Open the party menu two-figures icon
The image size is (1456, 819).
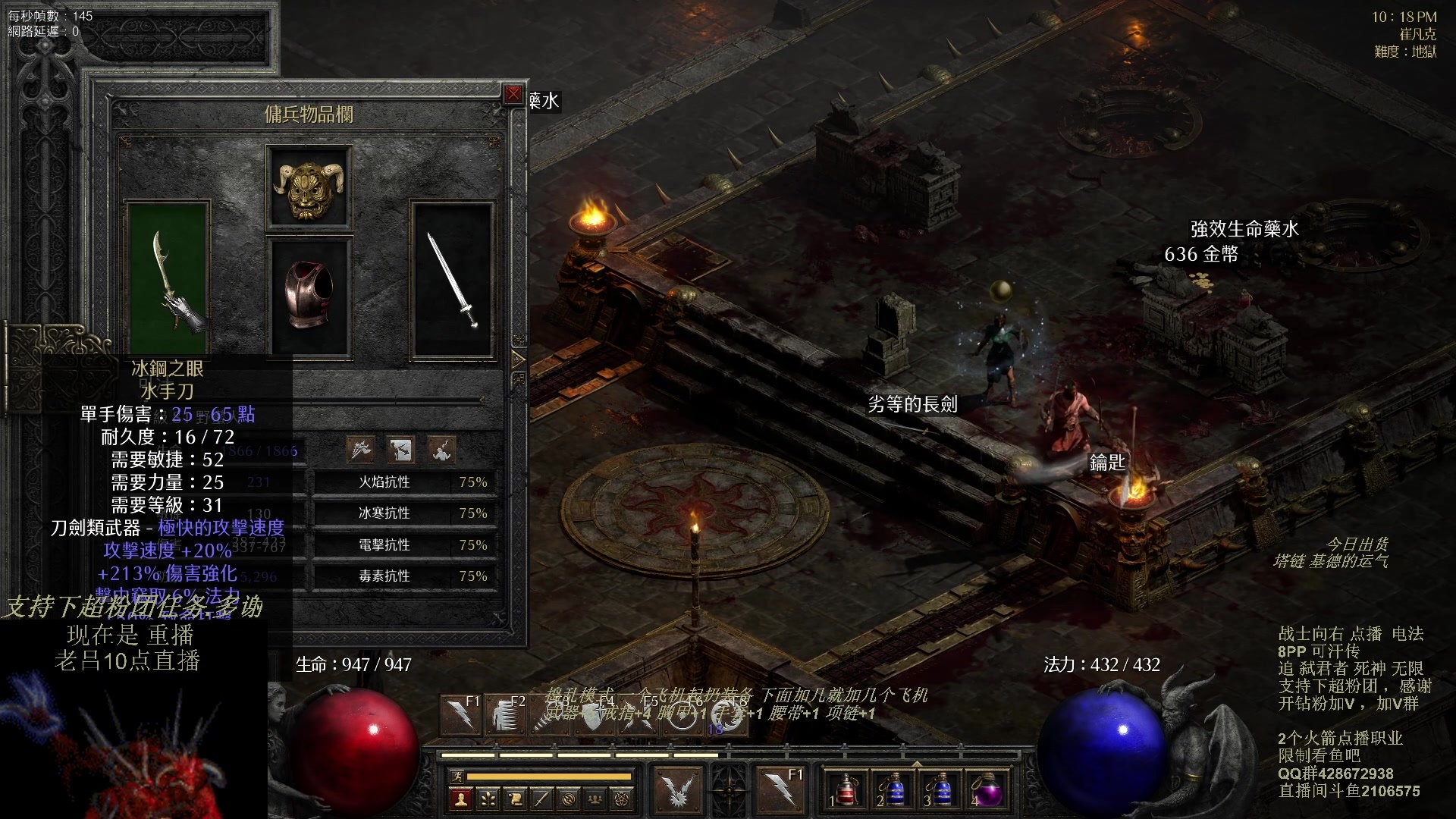click(x=595, y=799)
